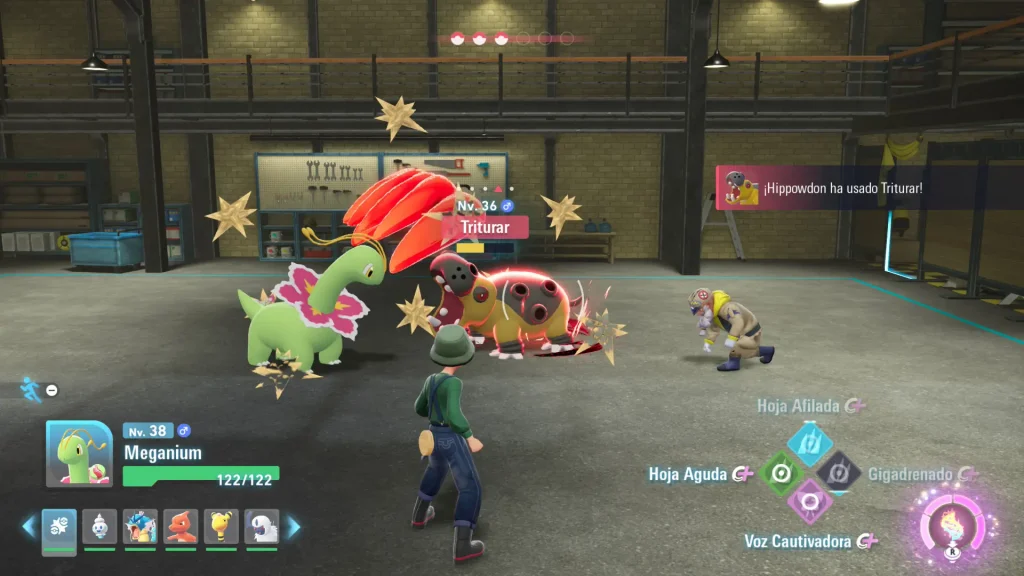Use the Hoja Afilada move
The width and height of the screenshot is (1024, 576).
pos(810,443)
